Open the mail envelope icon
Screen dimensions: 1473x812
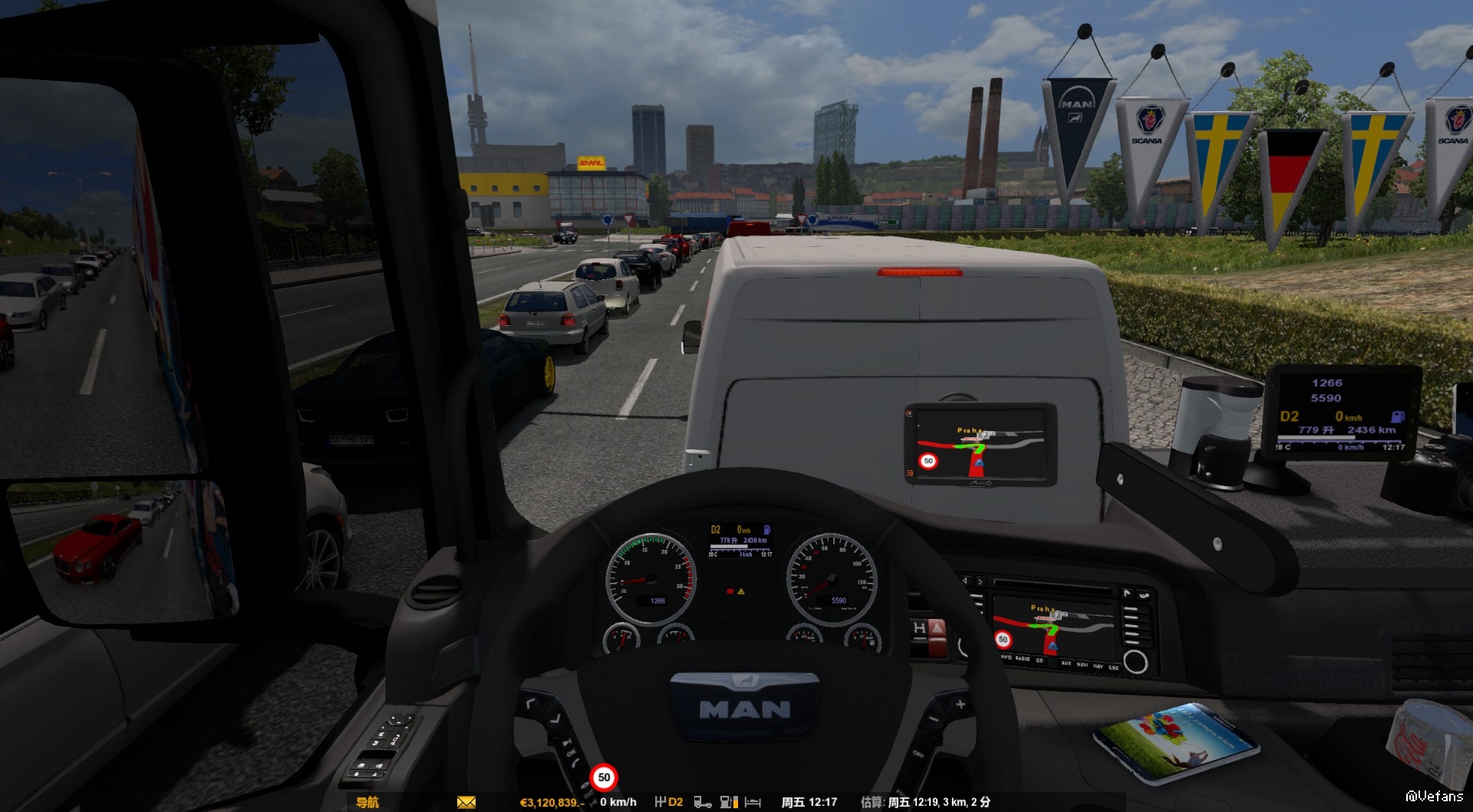click(466, 802)
